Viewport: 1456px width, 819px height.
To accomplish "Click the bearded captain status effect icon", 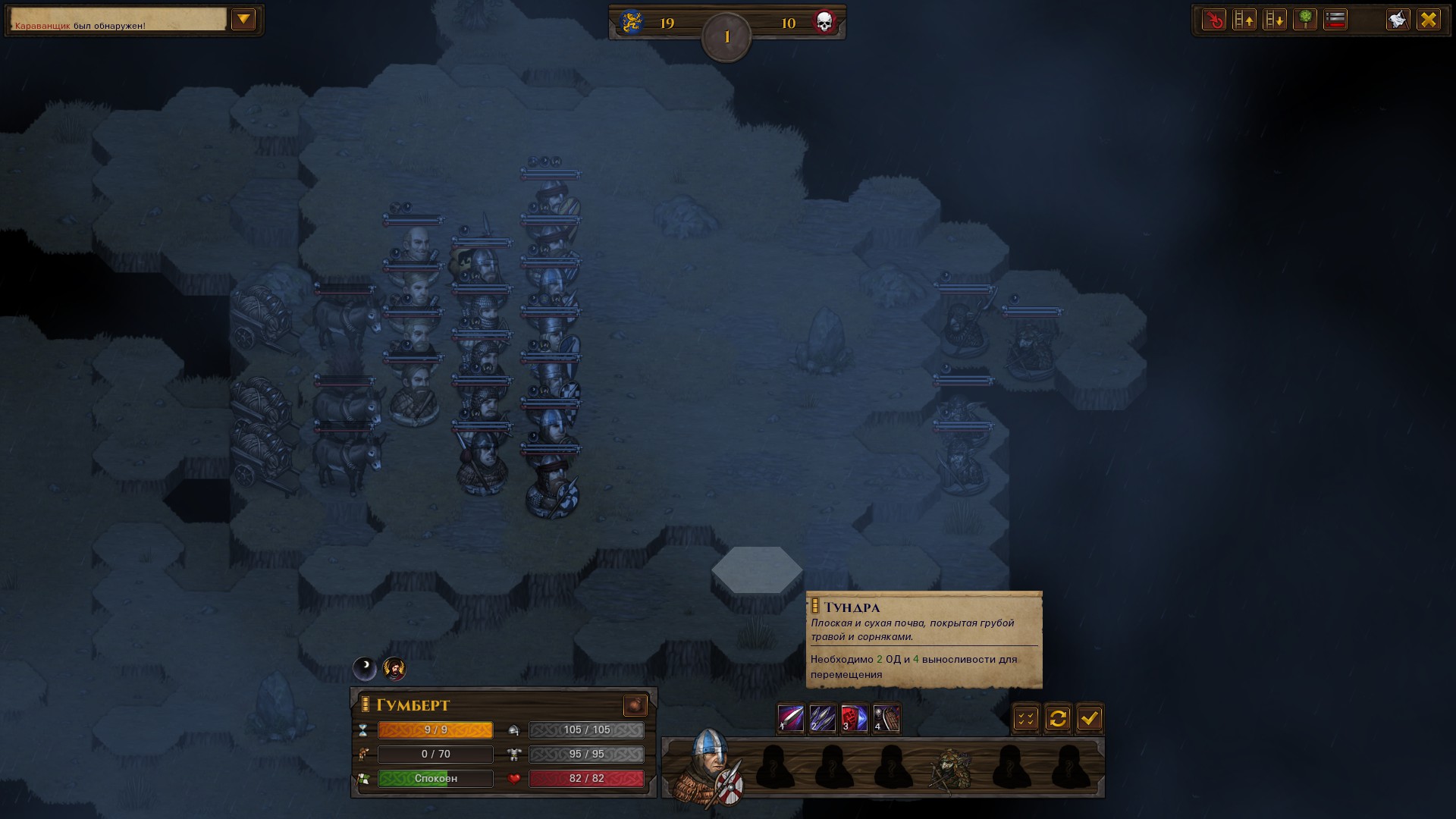I will point(394,668).
